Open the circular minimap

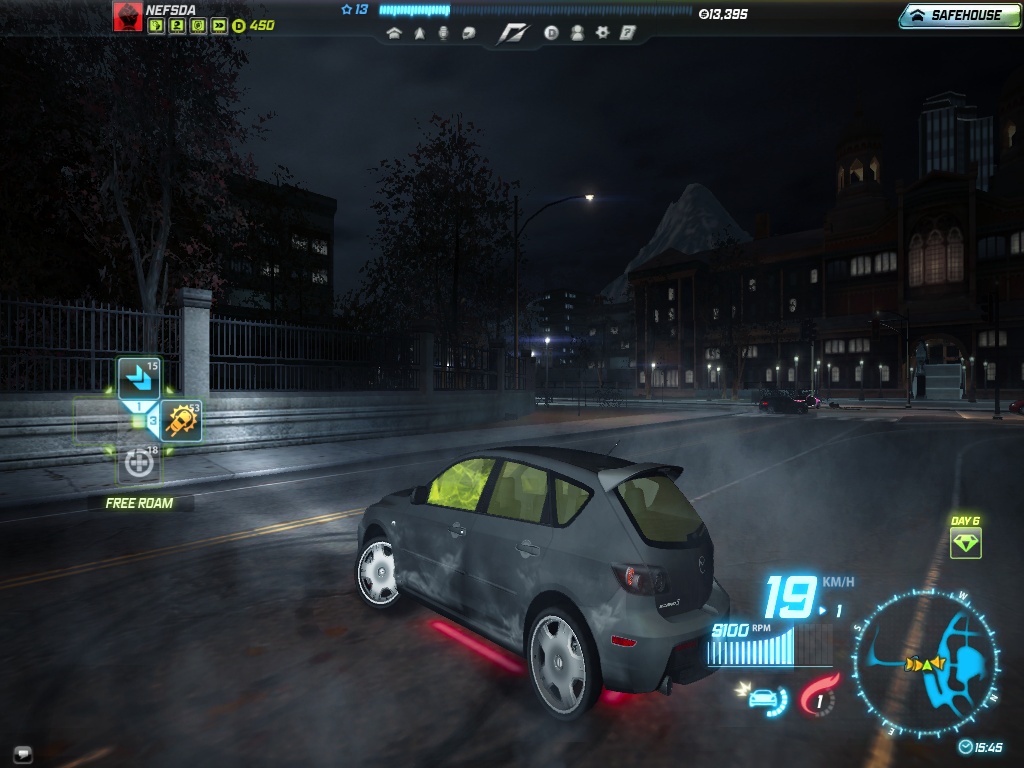pyautogui.click(x=925, y=662)
